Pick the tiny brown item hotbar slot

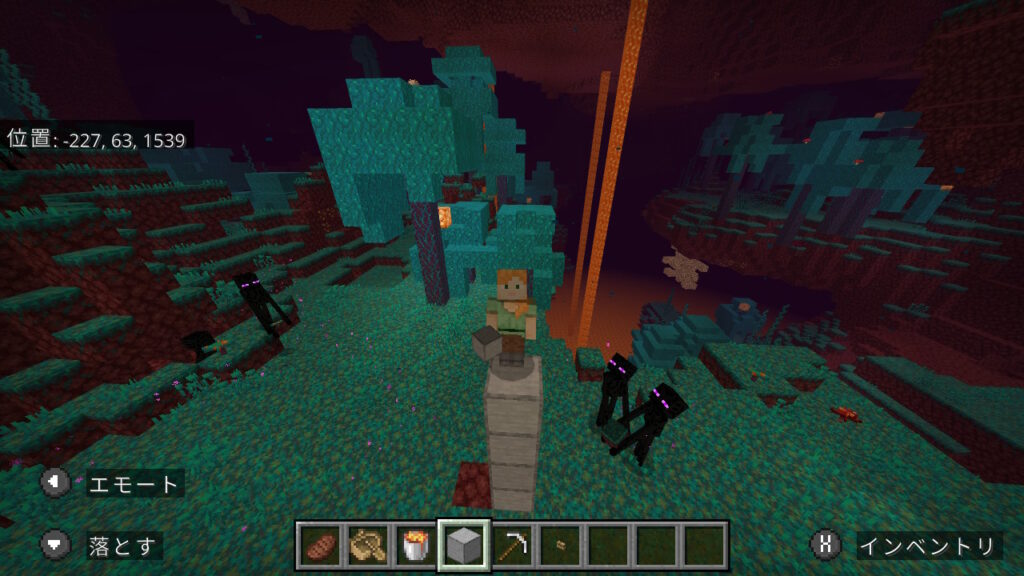pos(559,546)
